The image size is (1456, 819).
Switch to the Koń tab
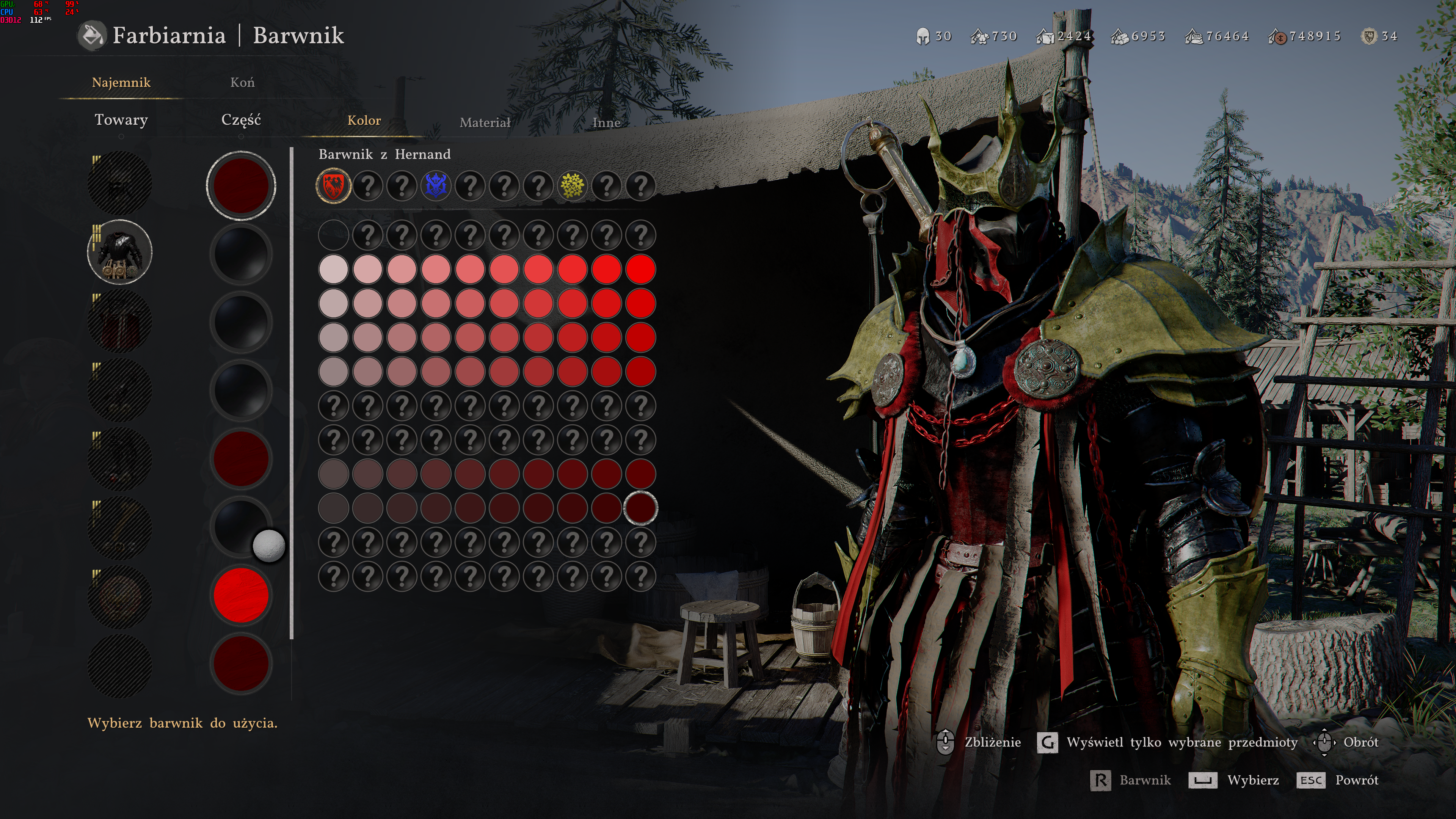point(243,83)
